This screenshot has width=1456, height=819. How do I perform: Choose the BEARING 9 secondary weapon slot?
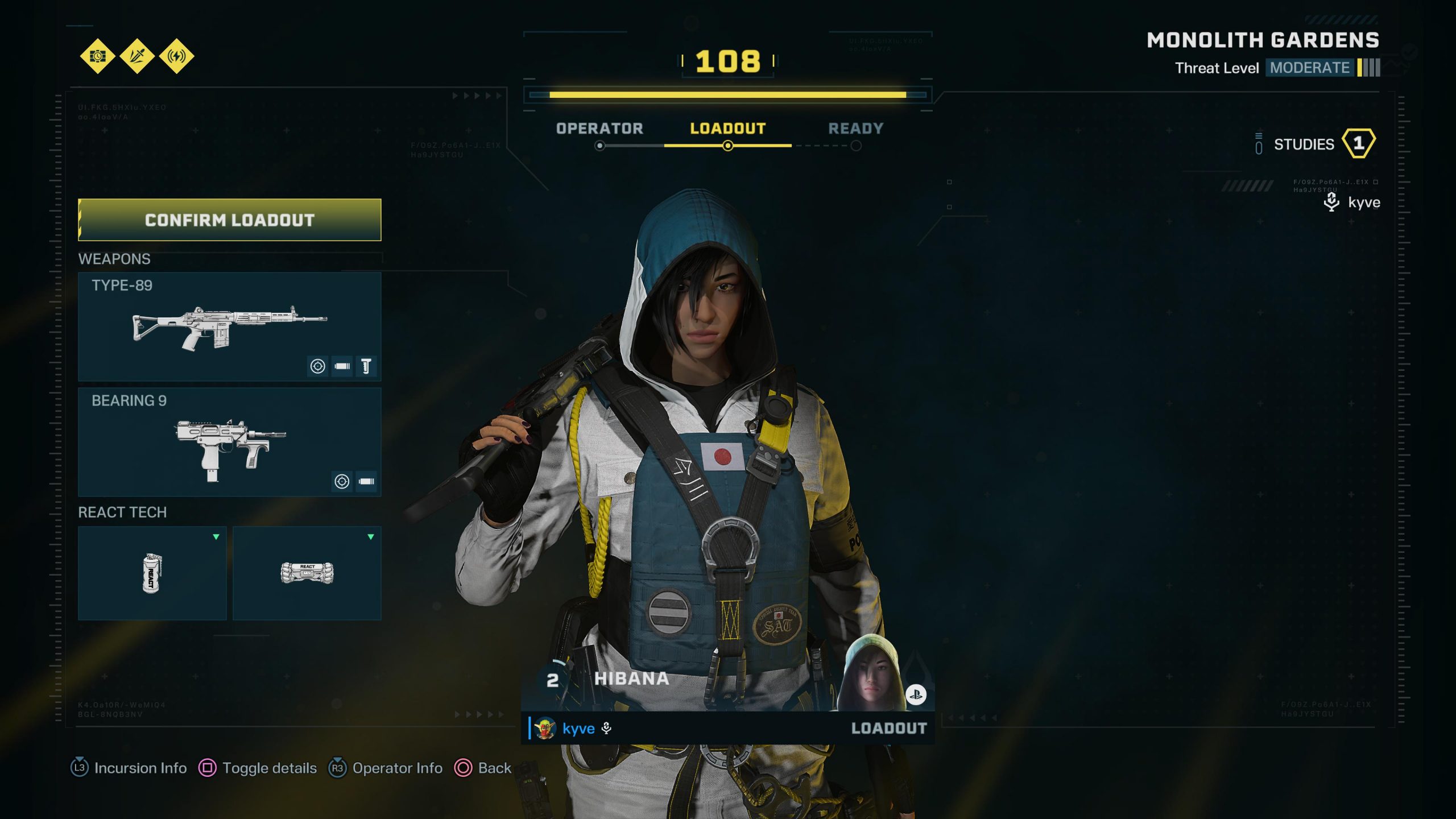pos(229,441)
